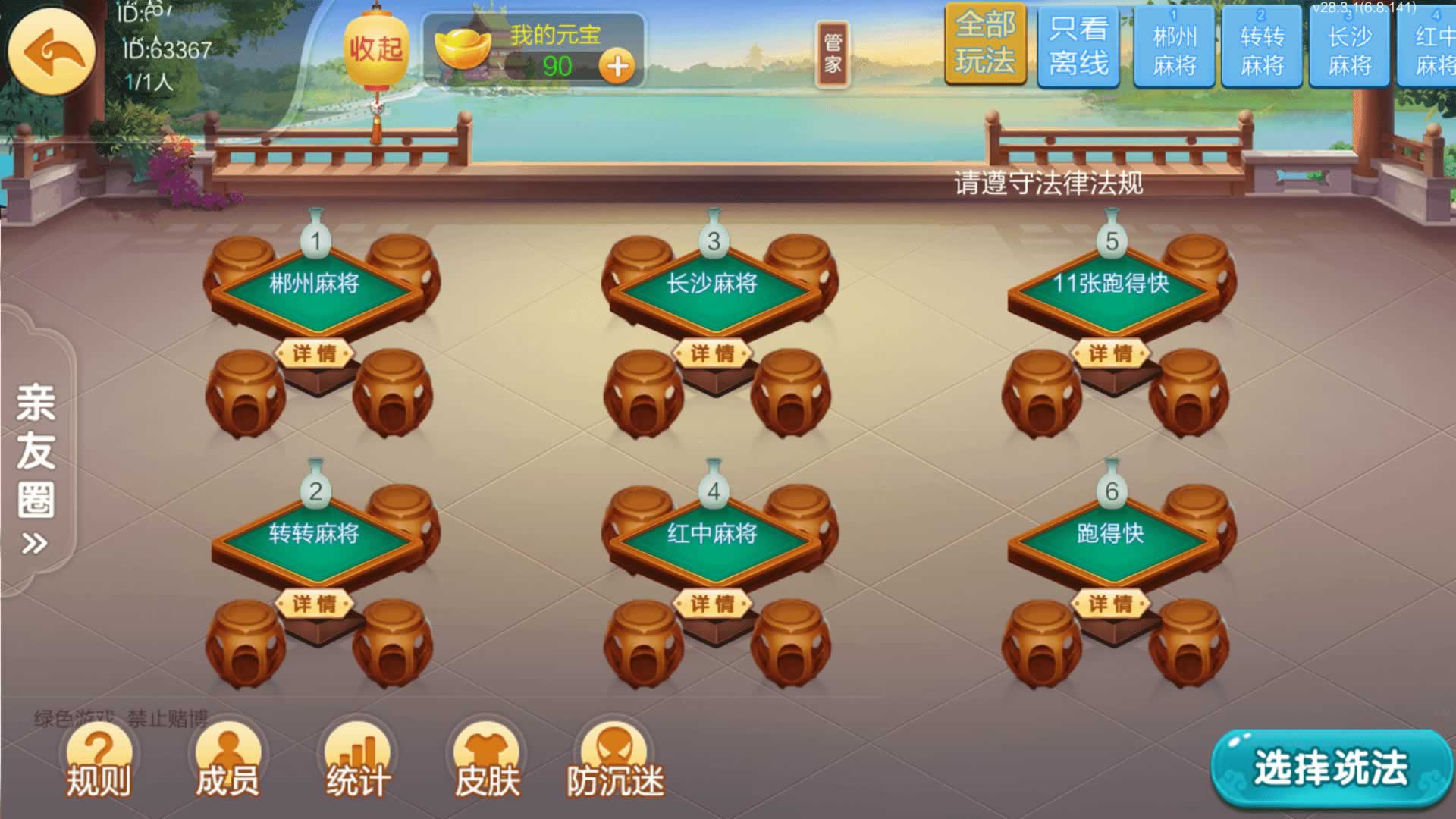Pick the 11张跑得快 table
The height and width of the screenshot is (819, 1456).
point(1111,284)
